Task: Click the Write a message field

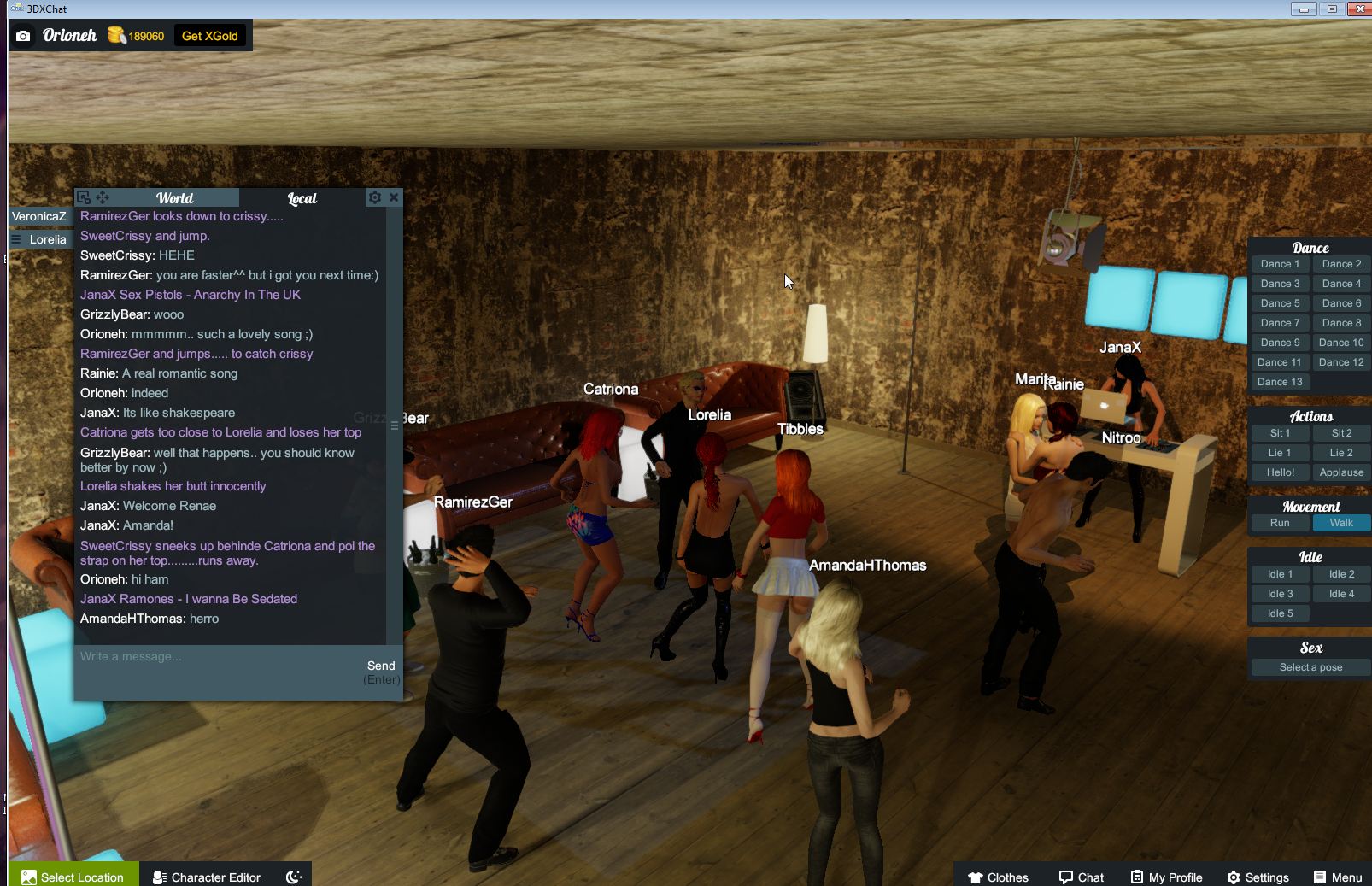Action: (218, 657)
